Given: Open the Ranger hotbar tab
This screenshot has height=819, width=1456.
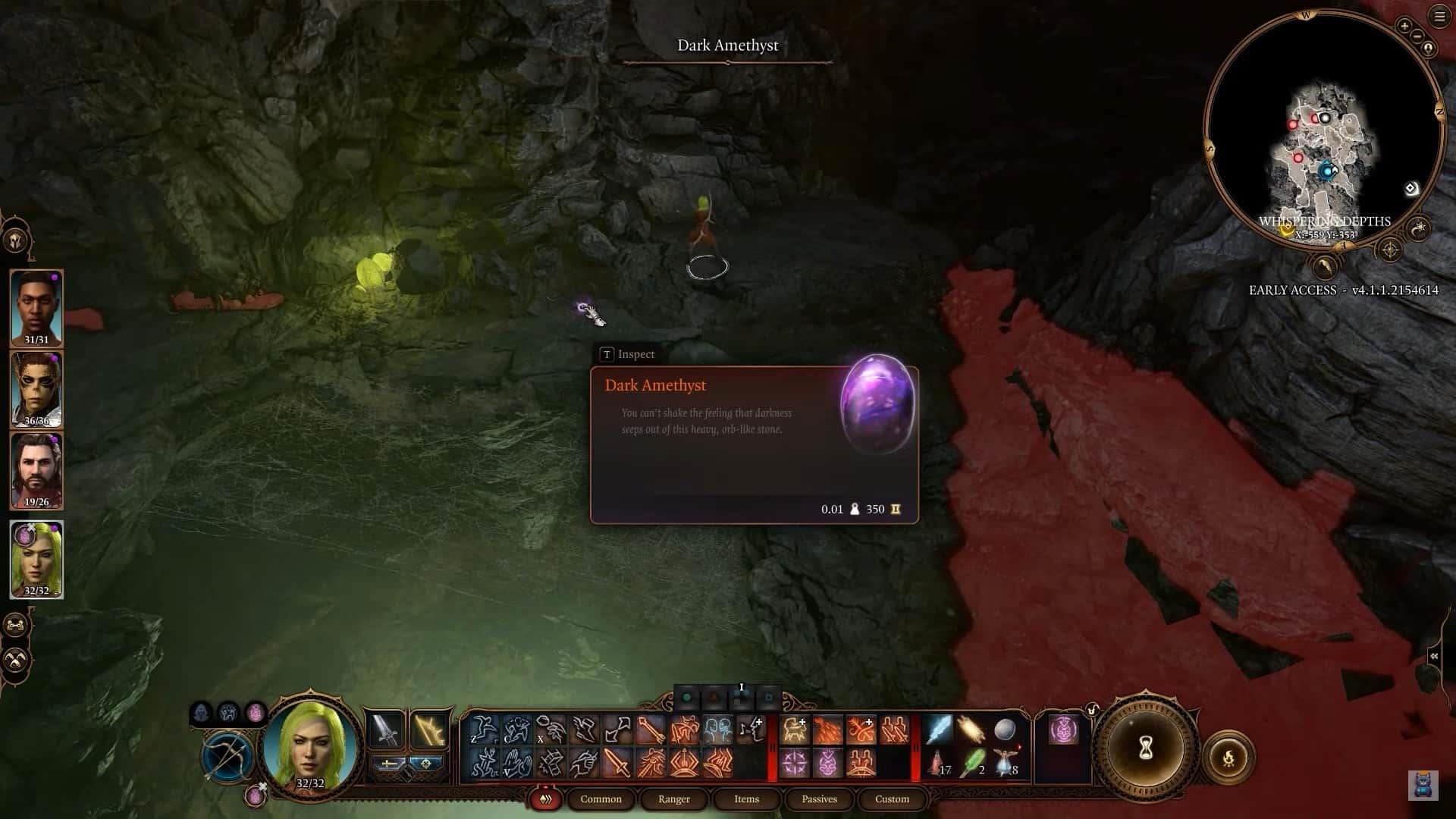Looking at the screenshot, I should pos(673,799).
